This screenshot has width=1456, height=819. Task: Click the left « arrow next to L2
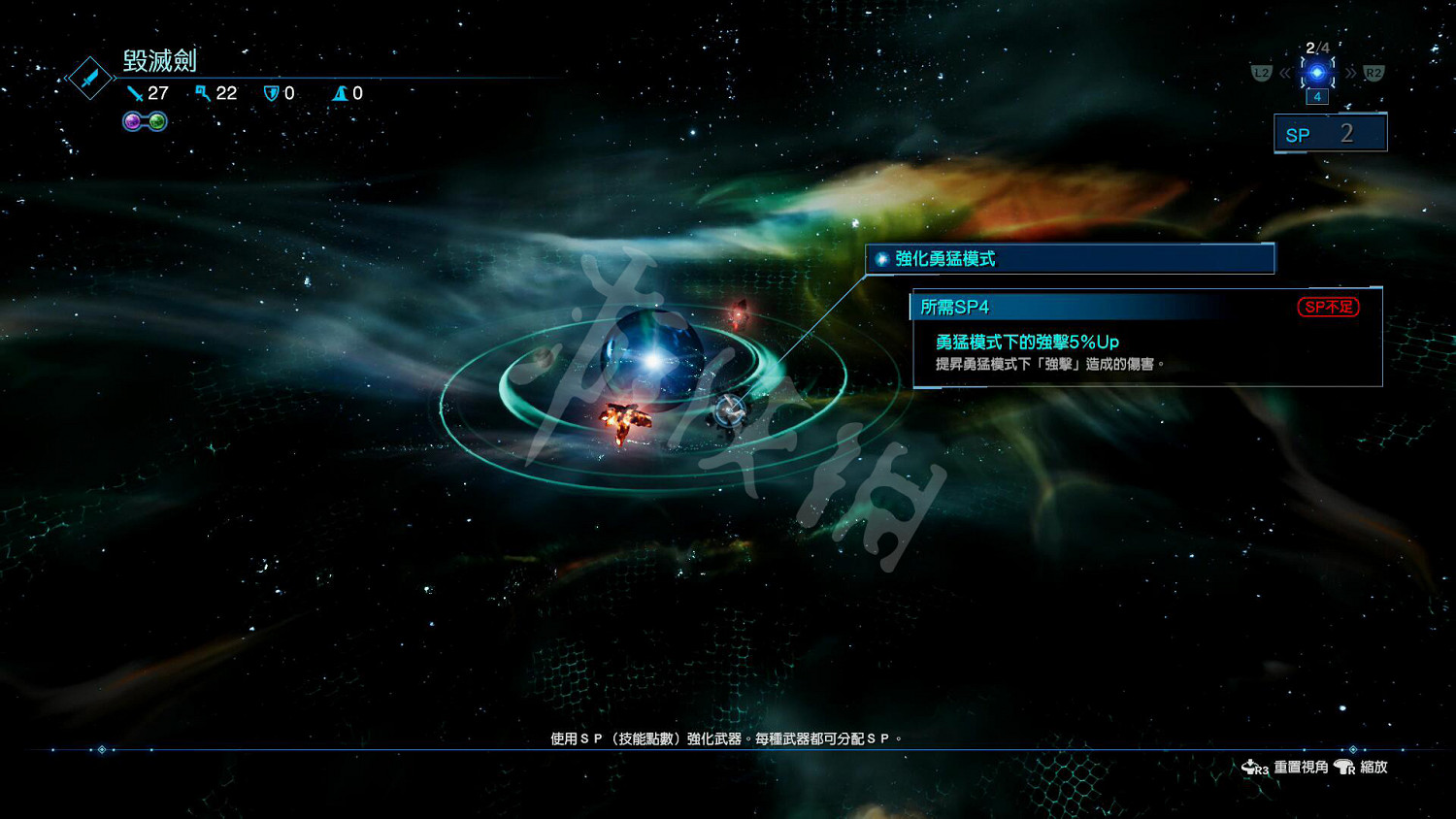click(x=1285, y=72)
